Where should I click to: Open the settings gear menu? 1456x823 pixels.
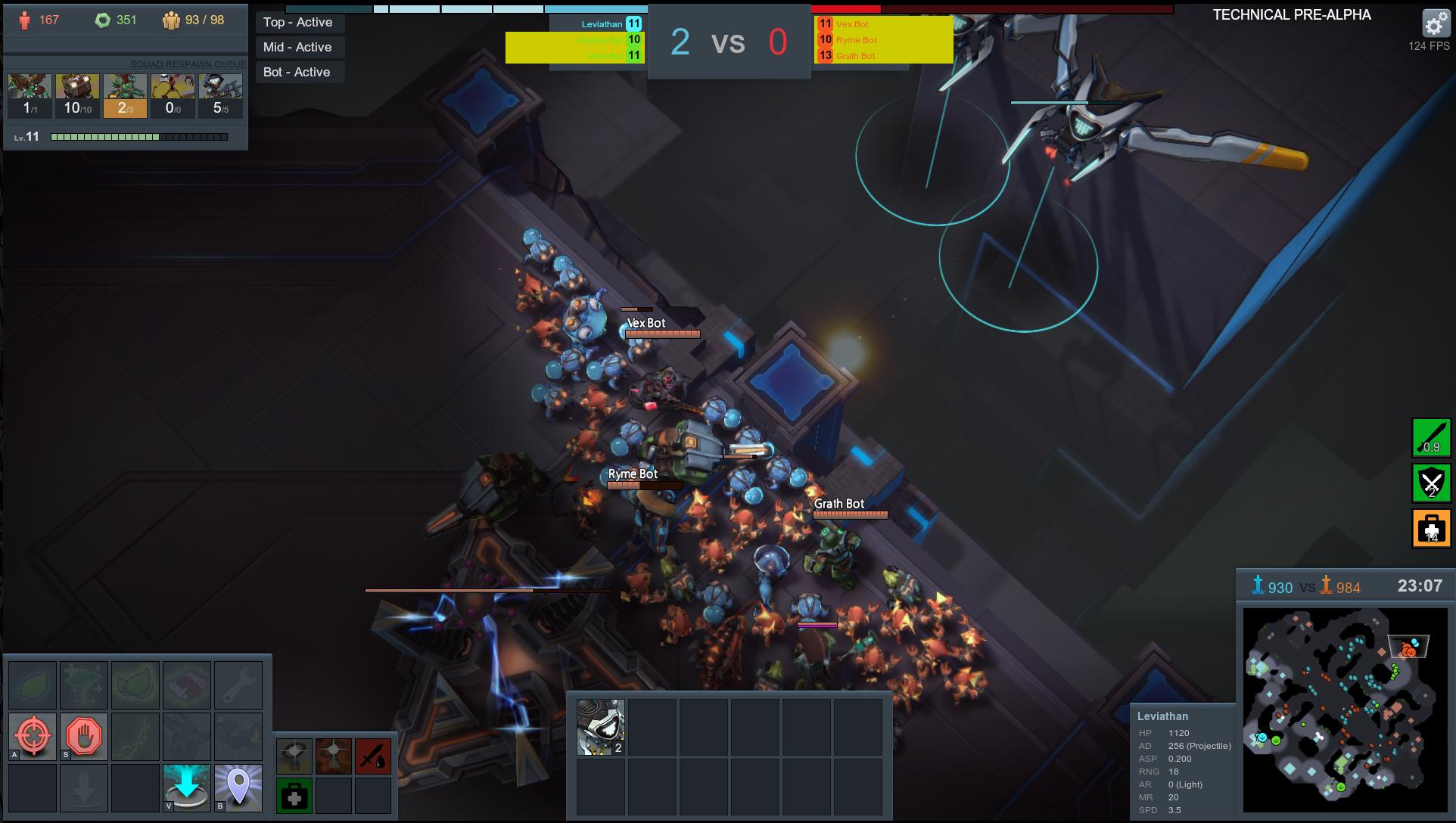coord(1435,24)
